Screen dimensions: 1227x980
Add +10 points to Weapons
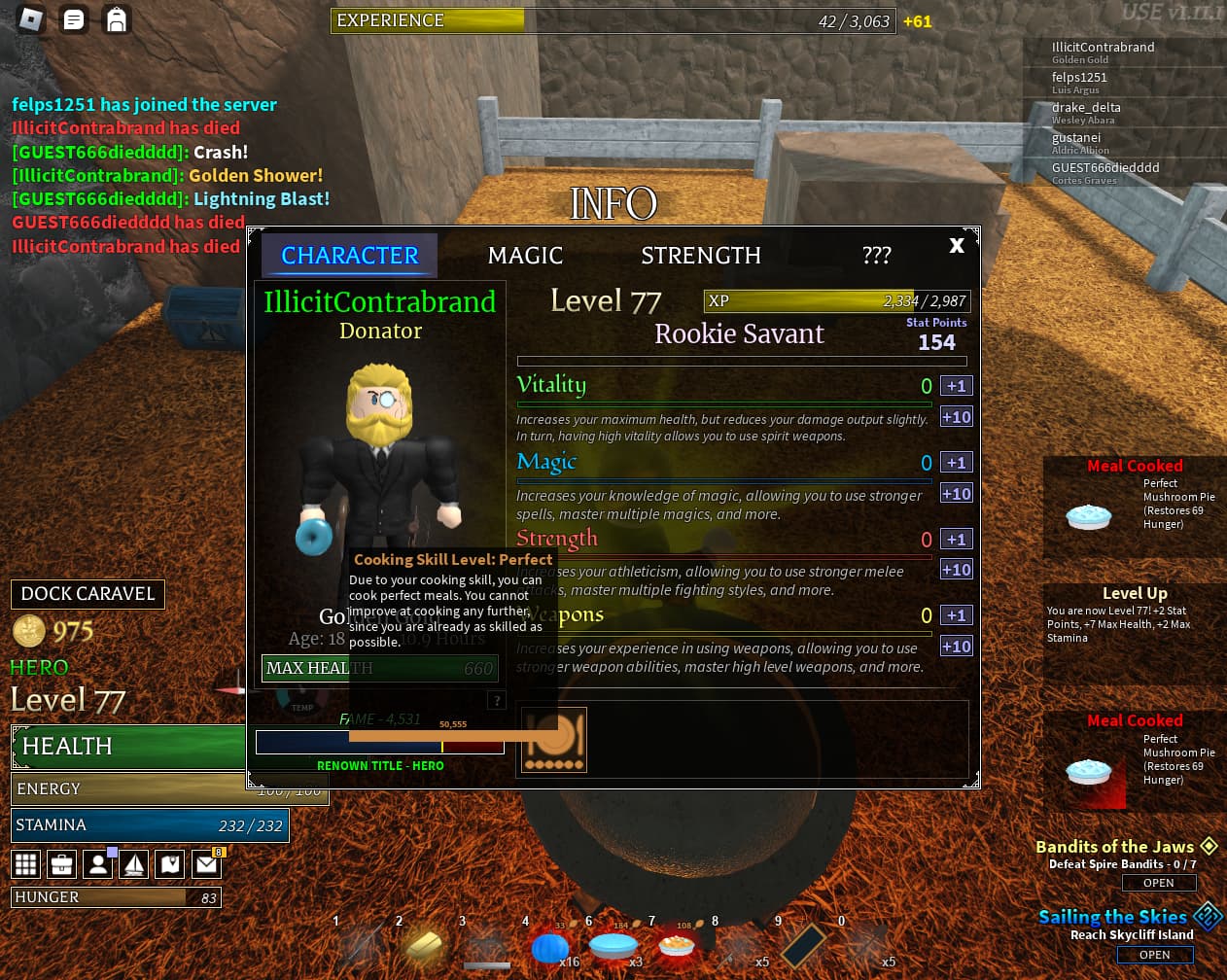point(956,647)
